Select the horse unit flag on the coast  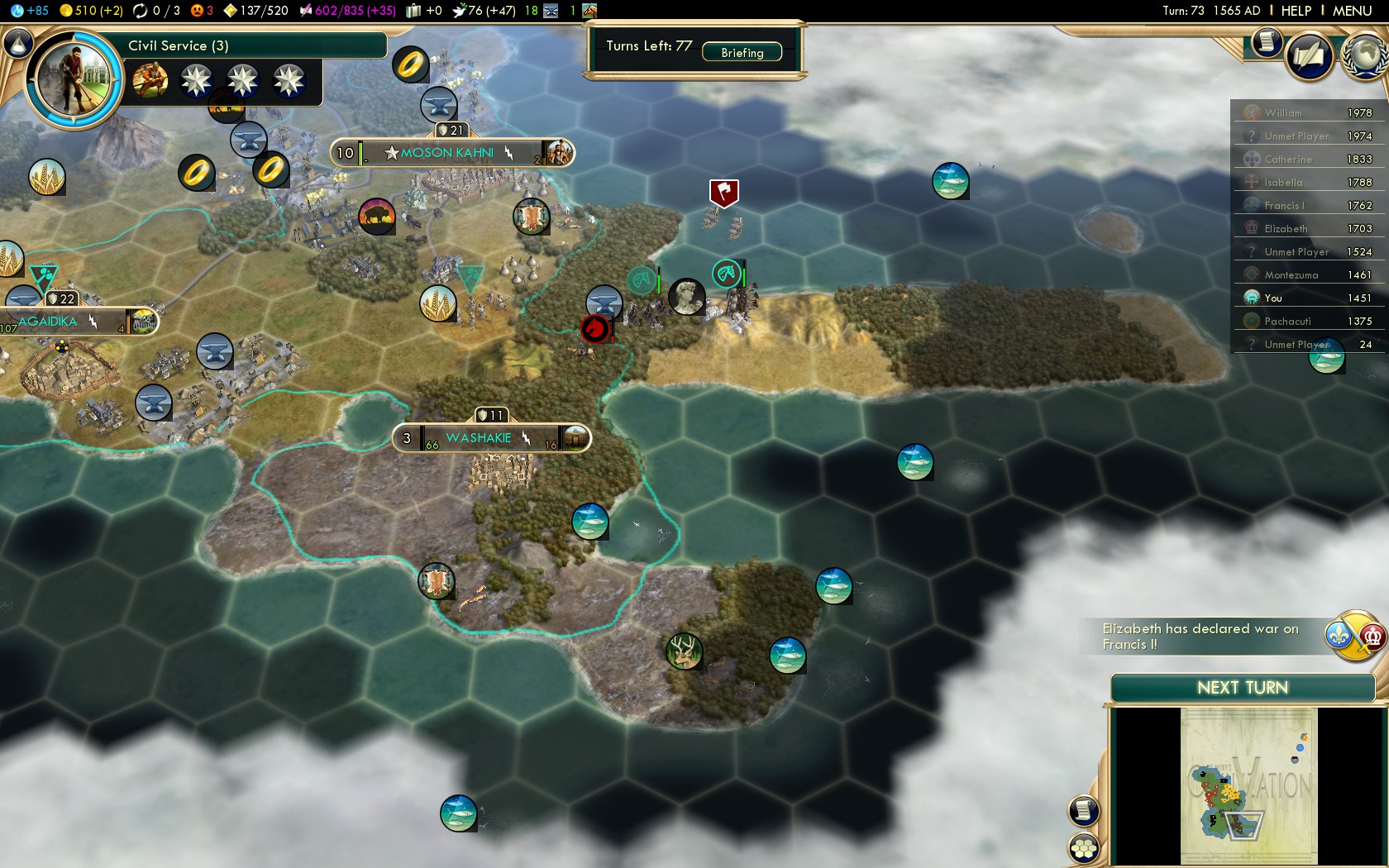point(726,273)
